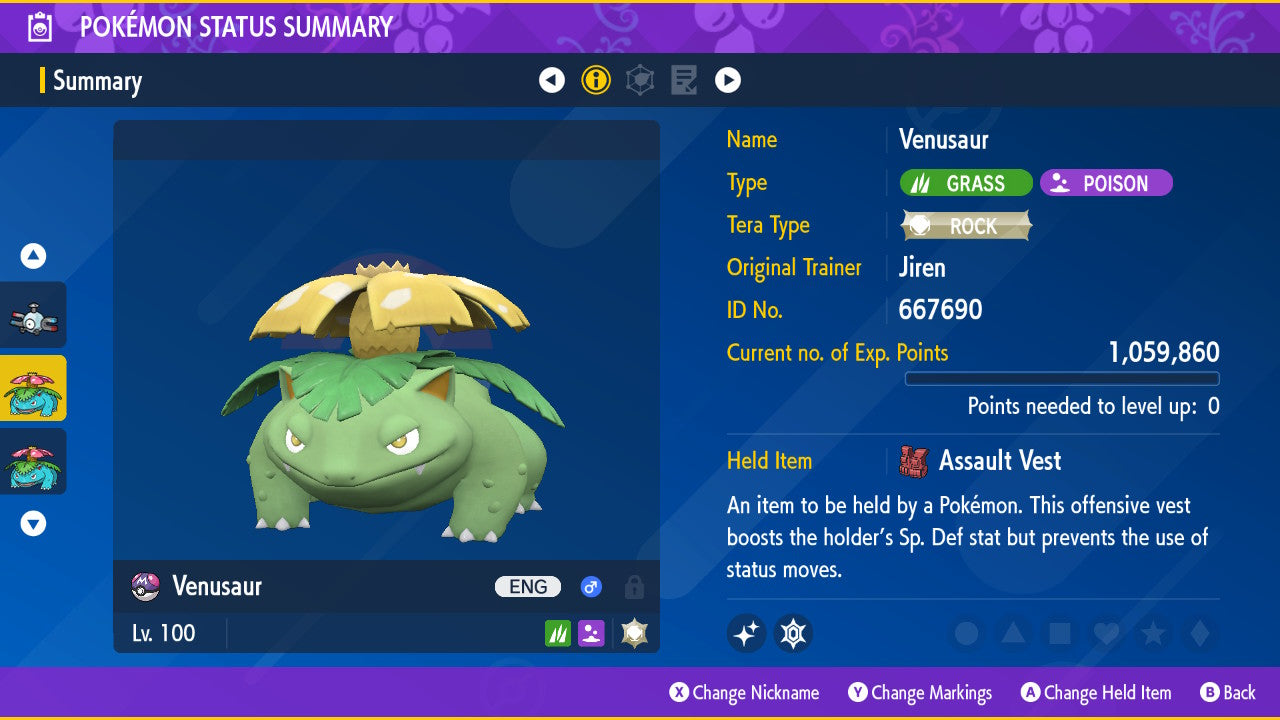Click the Poison type badge

pos(1106,184)
